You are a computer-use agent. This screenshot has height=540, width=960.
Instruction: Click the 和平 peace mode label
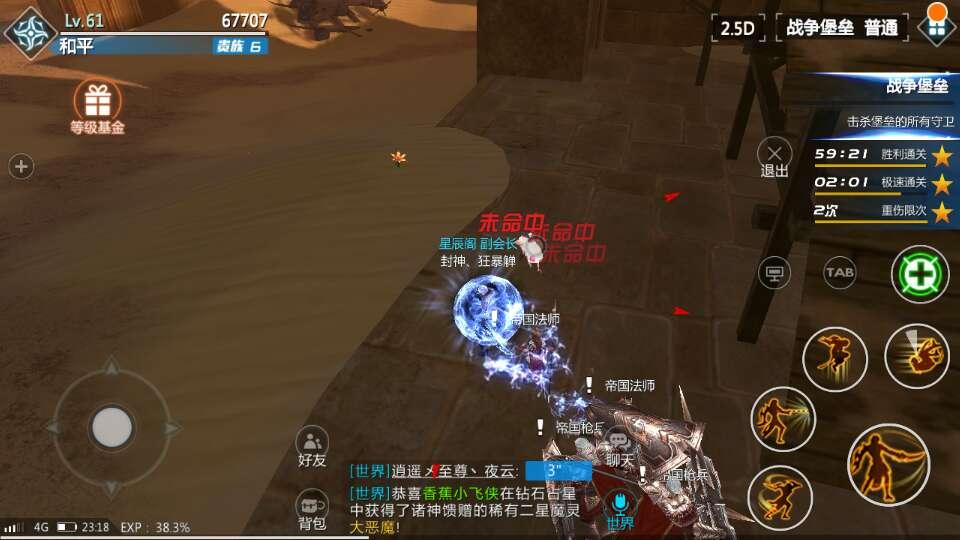coord(76,46)
